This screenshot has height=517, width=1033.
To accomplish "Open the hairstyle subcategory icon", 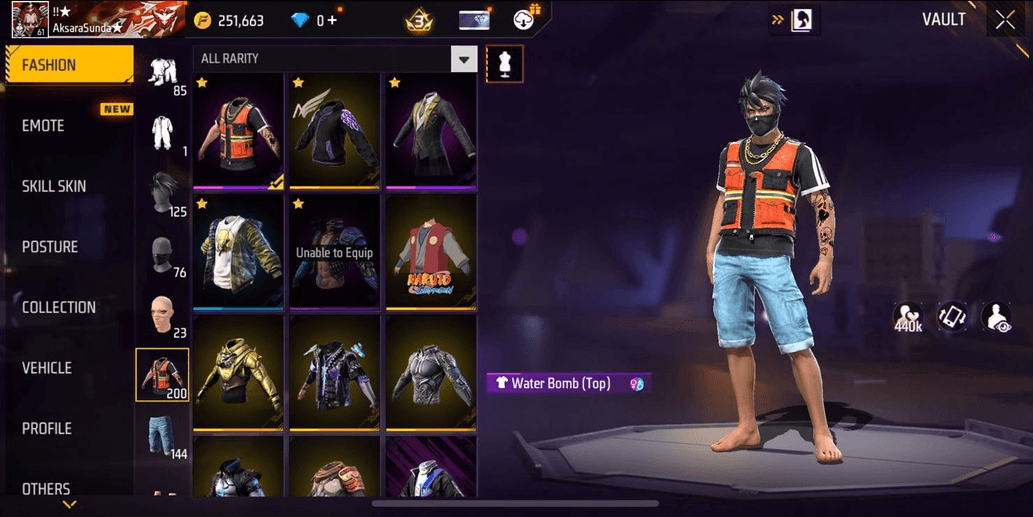I will (162, 194).
